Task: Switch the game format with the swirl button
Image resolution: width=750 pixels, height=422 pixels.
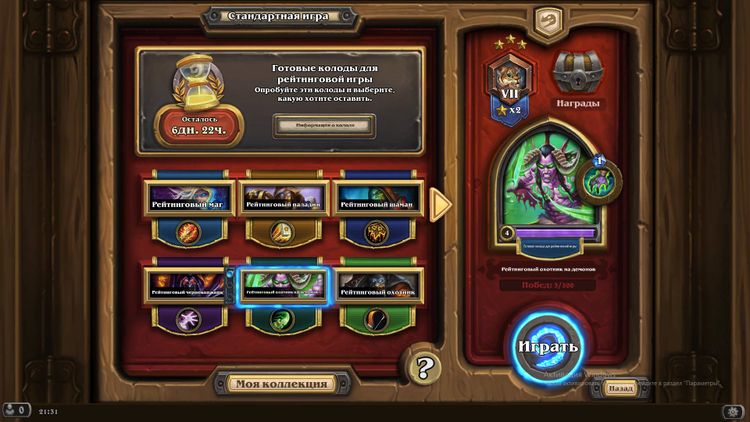Action: click(545, 20)
